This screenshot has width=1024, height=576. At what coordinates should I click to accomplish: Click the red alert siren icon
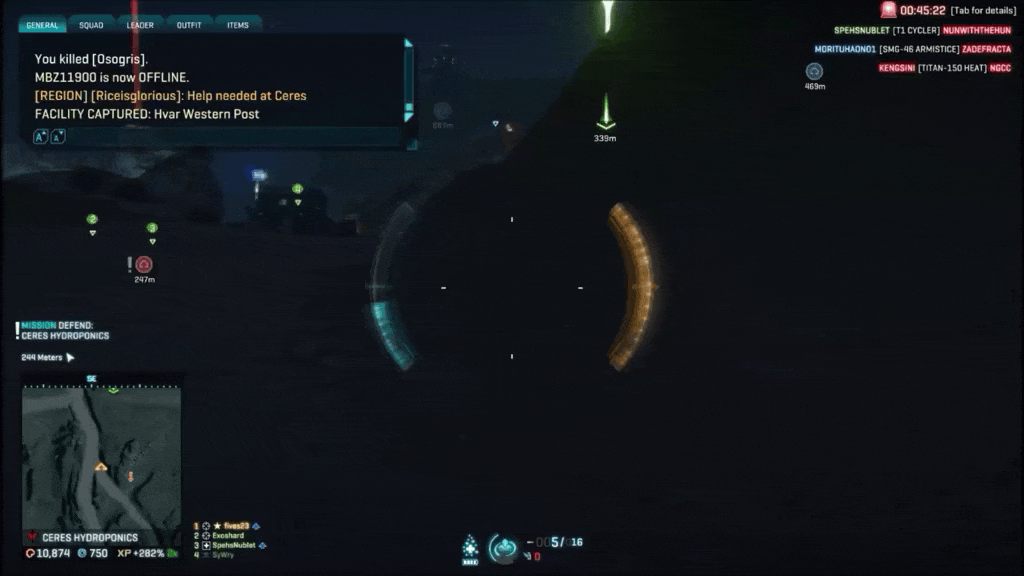(888, 10)
